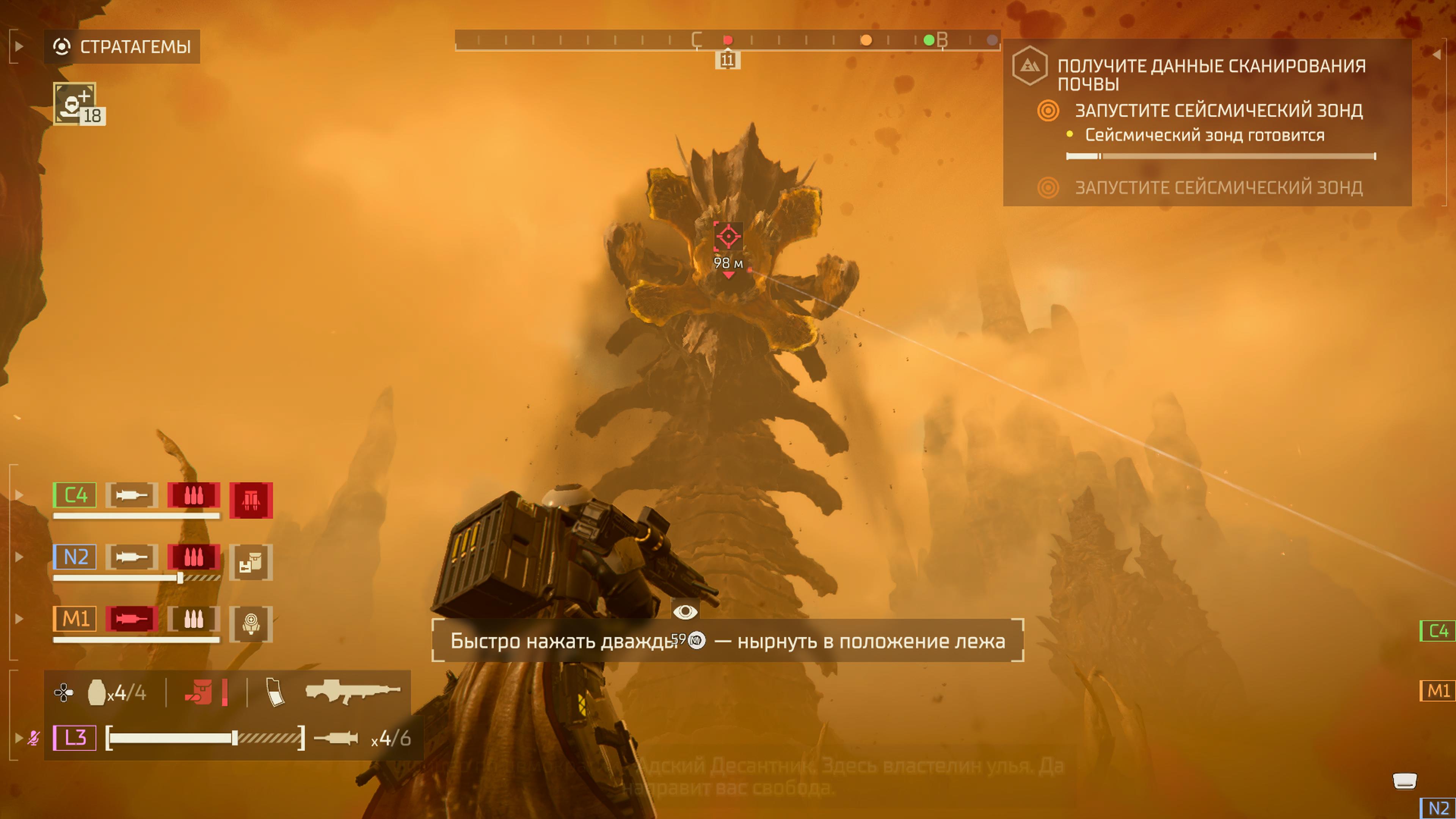This screenshot has height=819, width=1456.
Task: Click the soil scan objective hexagon icon
Action: point(1029,66)
